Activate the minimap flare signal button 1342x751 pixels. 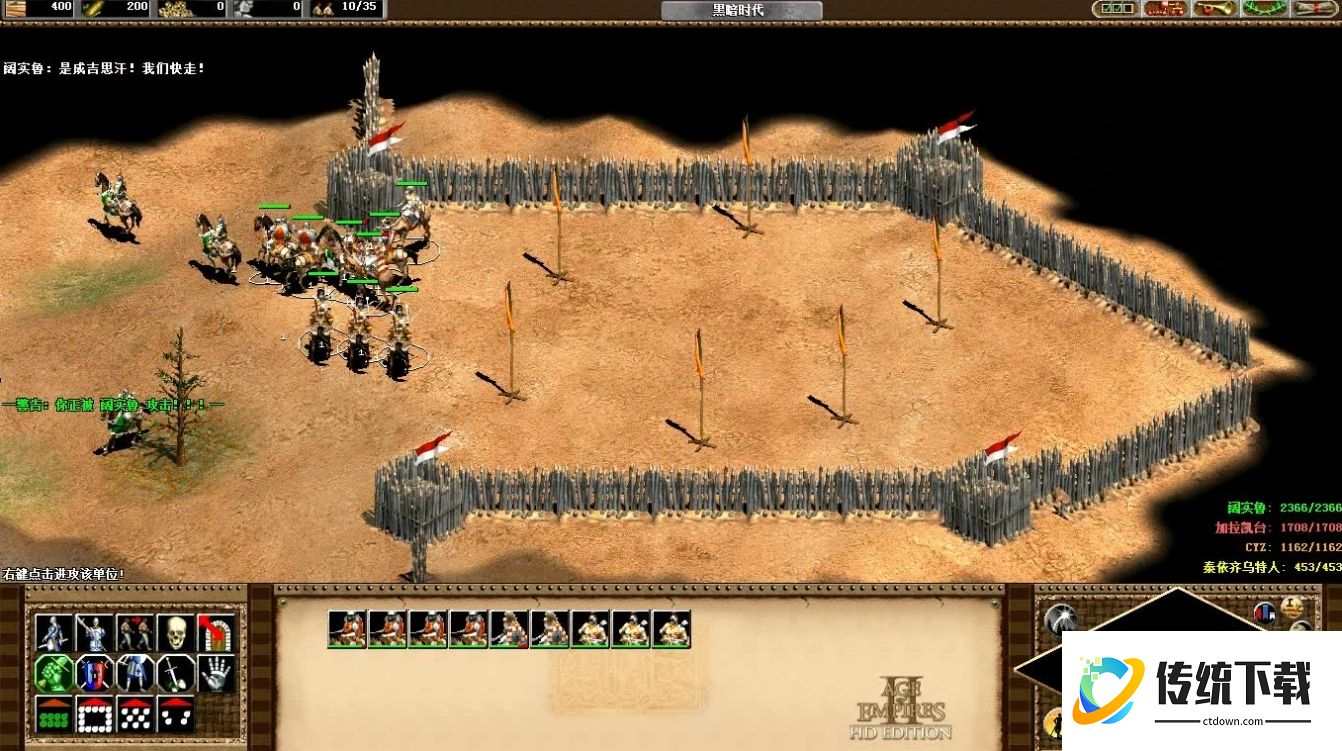tap(1061, 620)
